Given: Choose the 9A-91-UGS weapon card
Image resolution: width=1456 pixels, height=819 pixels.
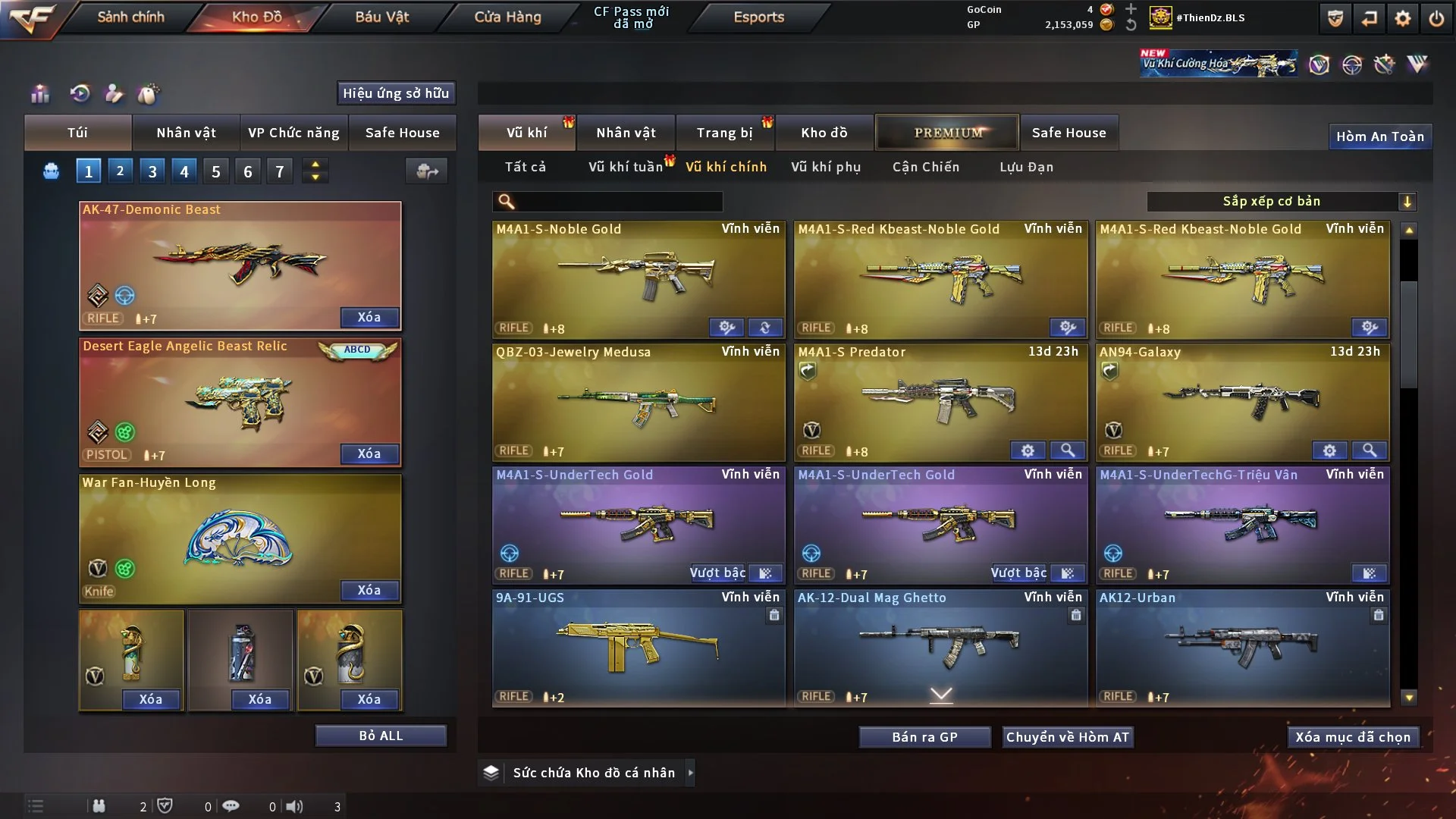Looking at the screenshot, I should (x=639, y=648).
